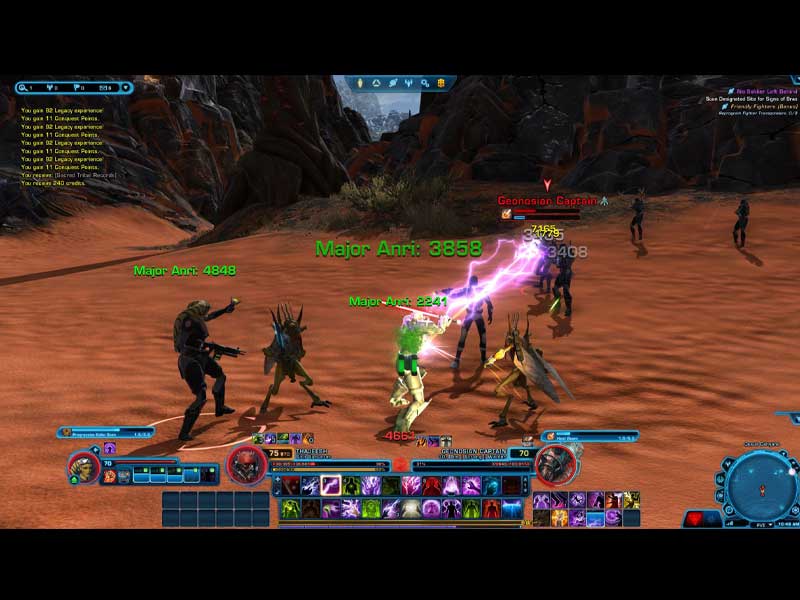Click the chat log panel
Image resolution: width=800 pixels, height=600 pixels.
pos(75,140)
